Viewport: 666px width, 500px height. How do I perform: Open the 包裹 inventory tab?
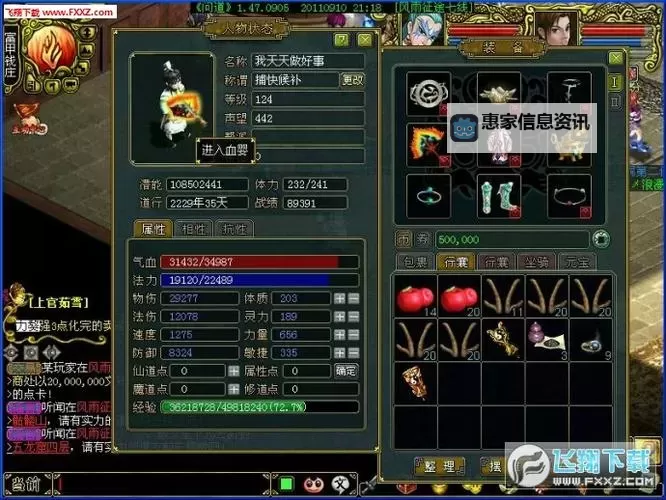pyautogui.click(x=414, y=262)
